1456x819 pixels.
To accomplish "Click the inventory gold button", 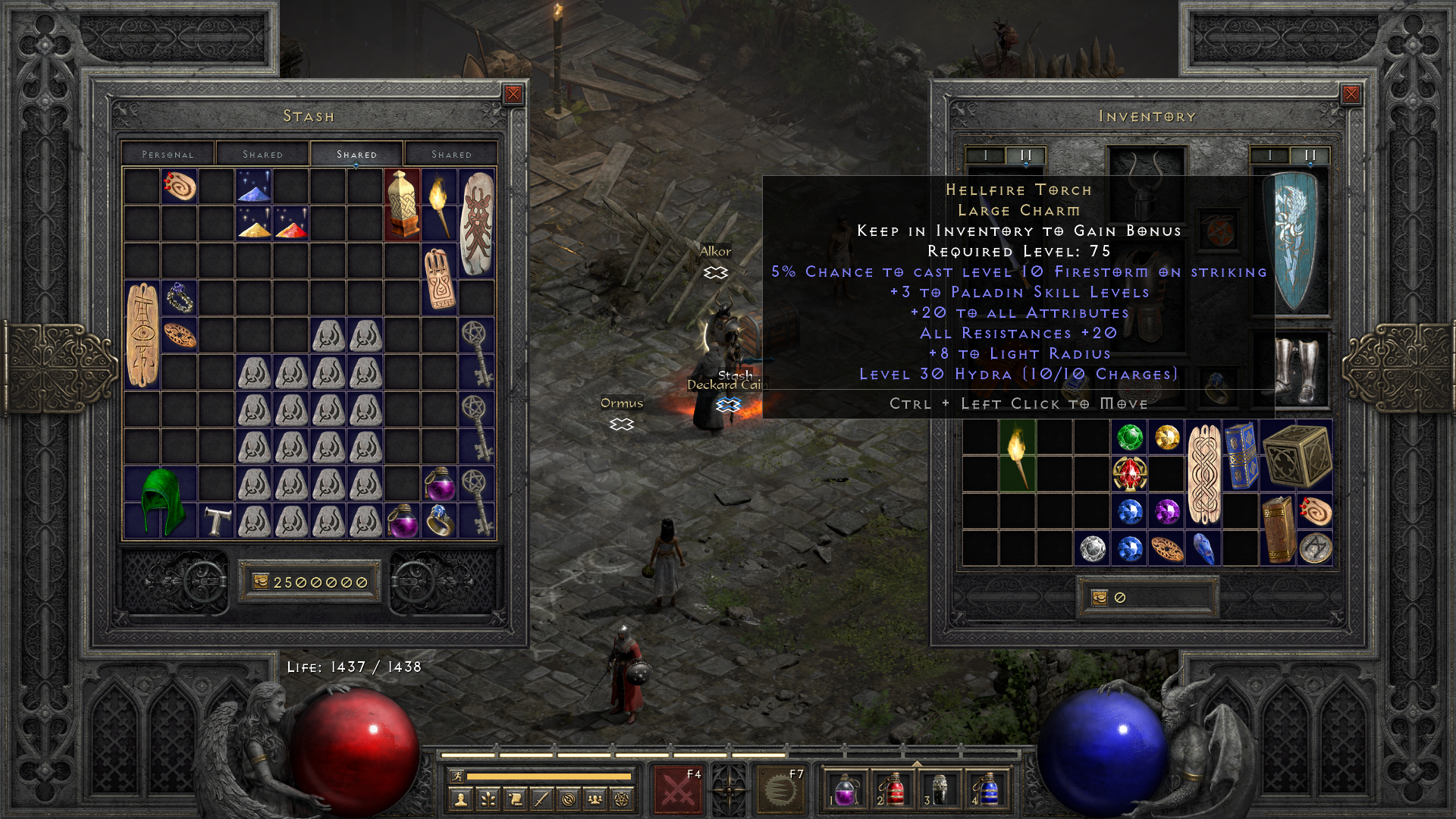I will pos(1100,598).
